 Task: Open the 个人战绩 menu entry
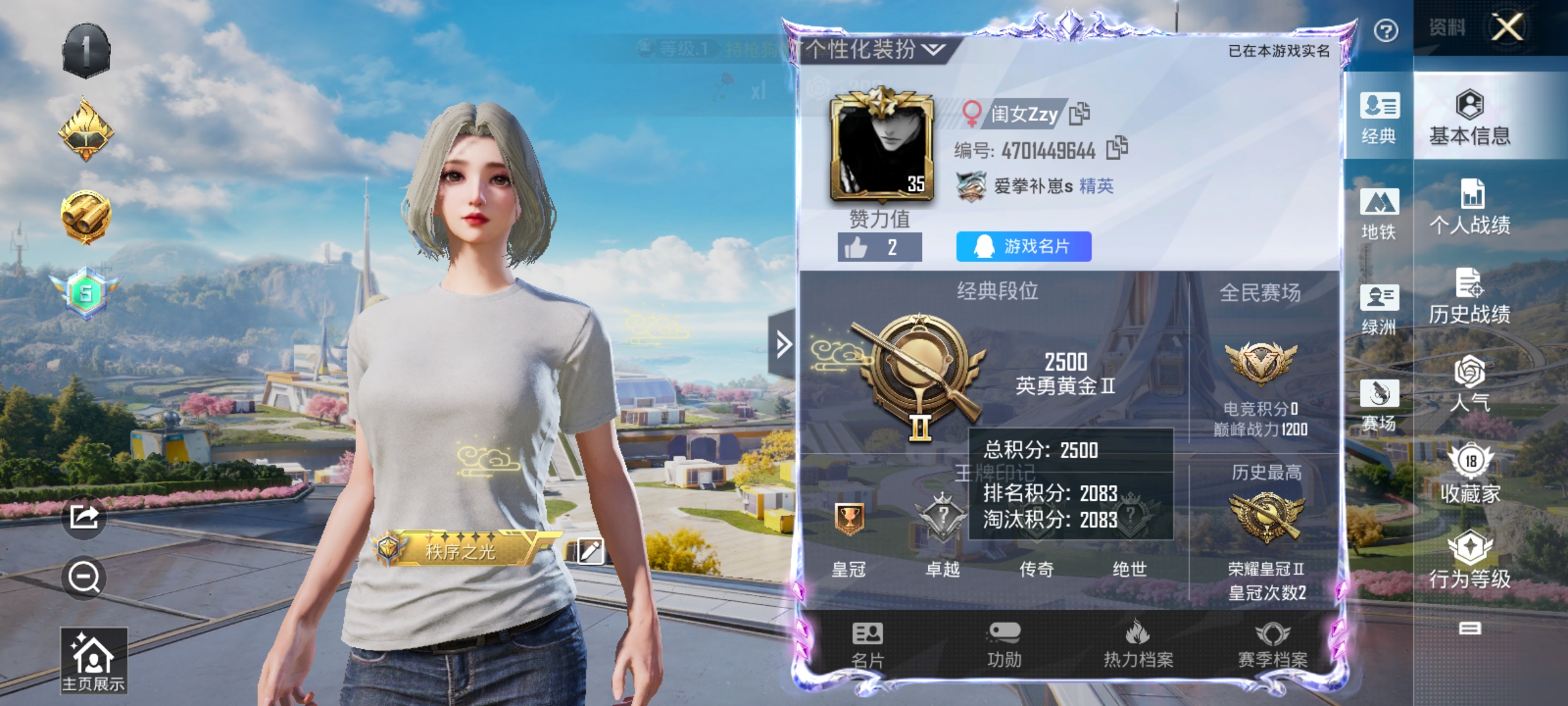click(x=1470, y=207)
